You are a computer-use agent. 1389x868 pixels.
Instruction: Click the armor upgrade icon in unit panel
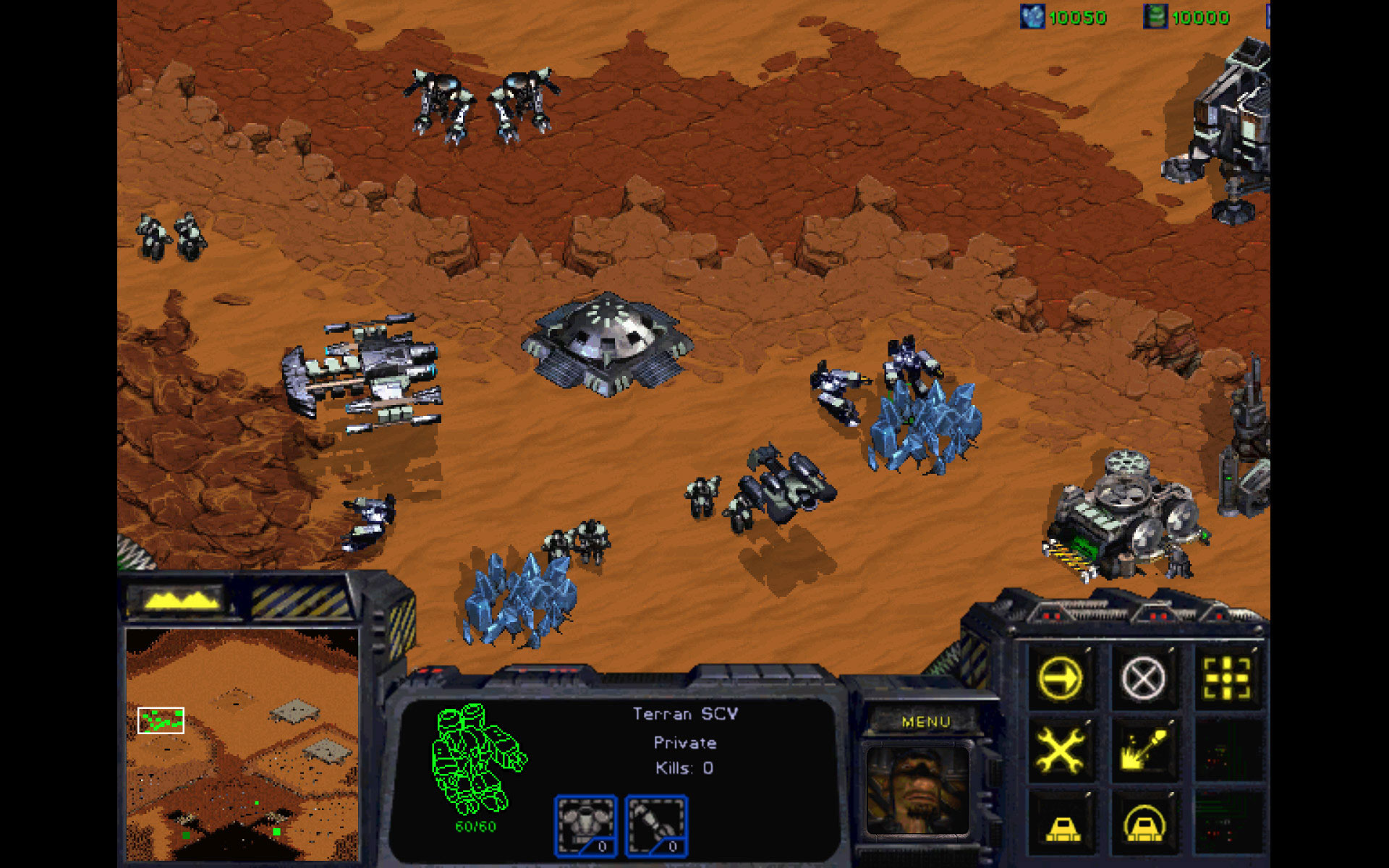[585, 825]
